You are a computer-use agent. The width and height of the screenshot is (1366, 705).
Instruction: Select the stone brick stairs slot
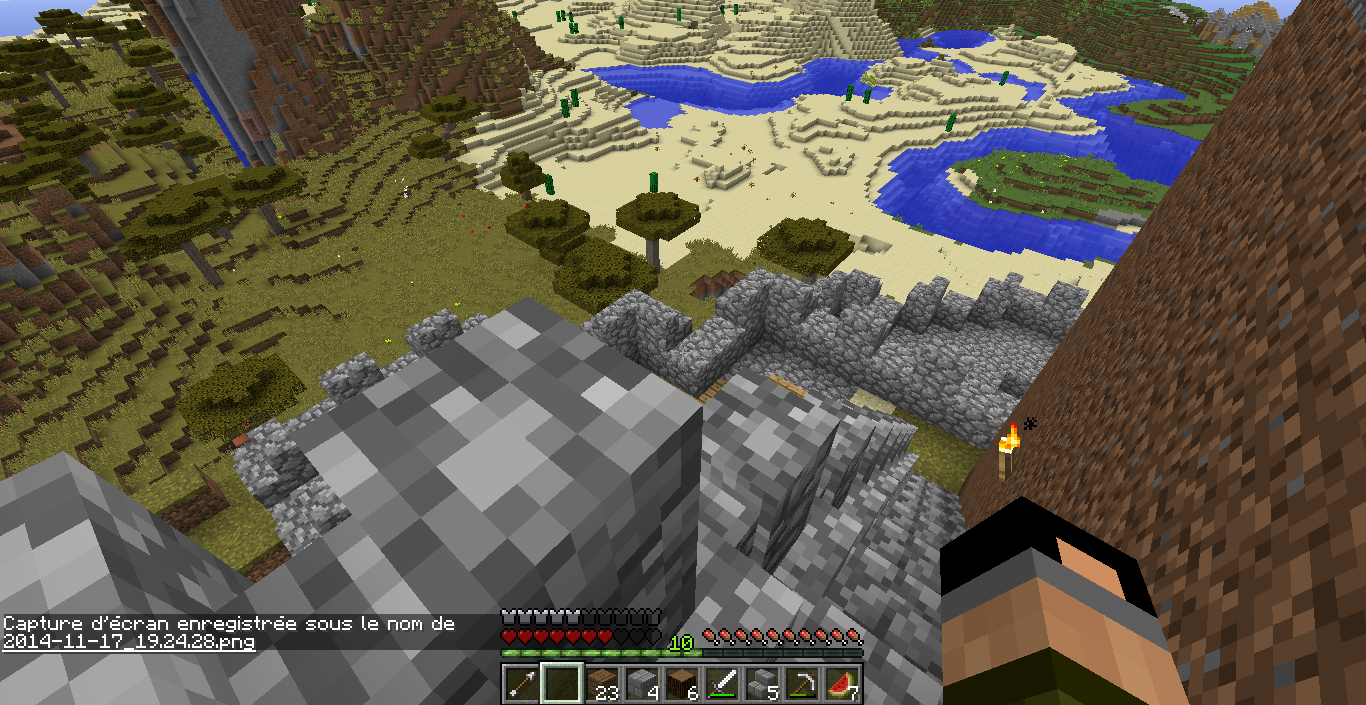[762, 684]
